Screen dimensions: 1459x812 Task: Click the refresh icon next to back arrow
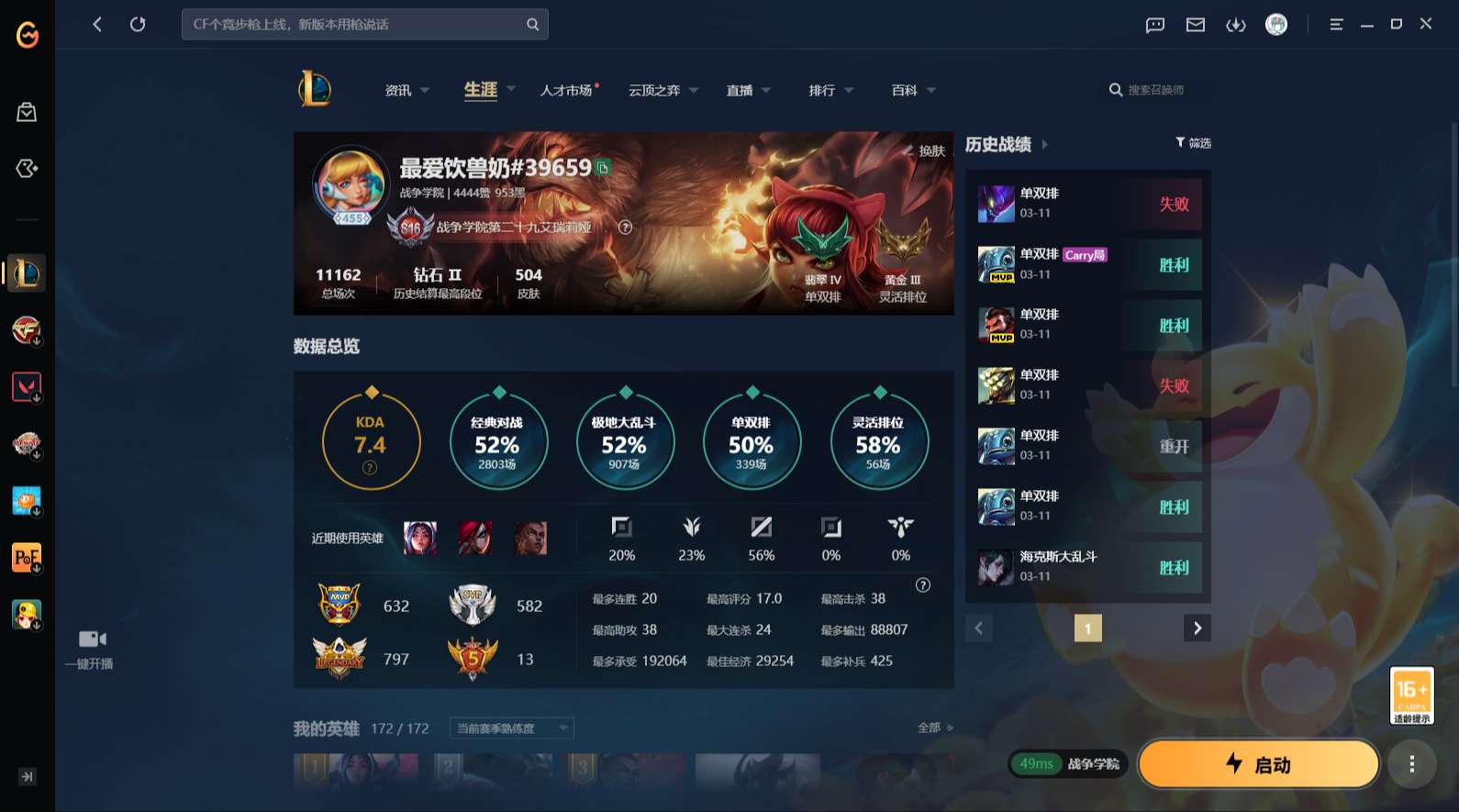[x=138, y=25]
